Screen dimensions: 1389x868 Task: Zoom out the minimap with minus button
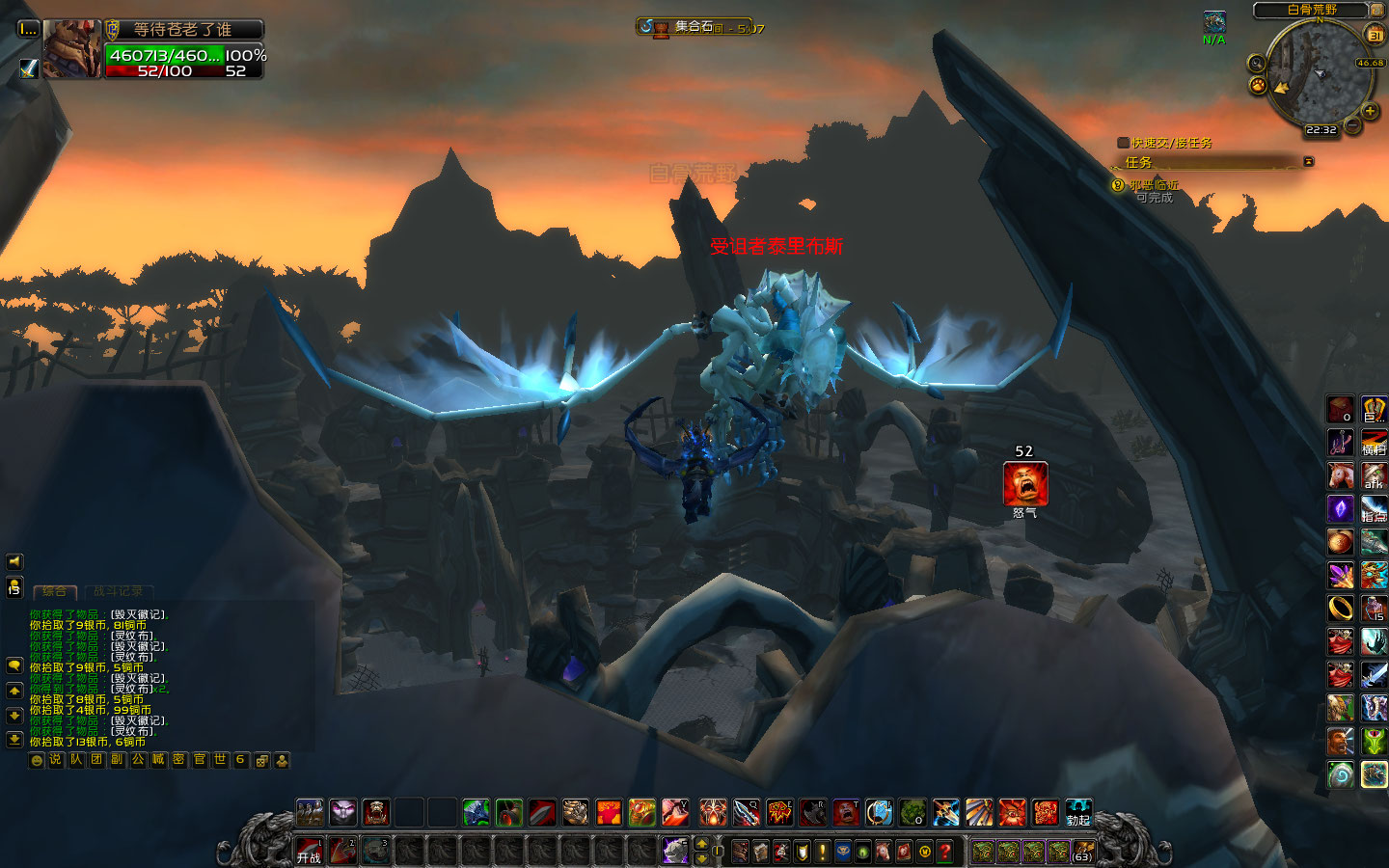[x=1352, y=125]
